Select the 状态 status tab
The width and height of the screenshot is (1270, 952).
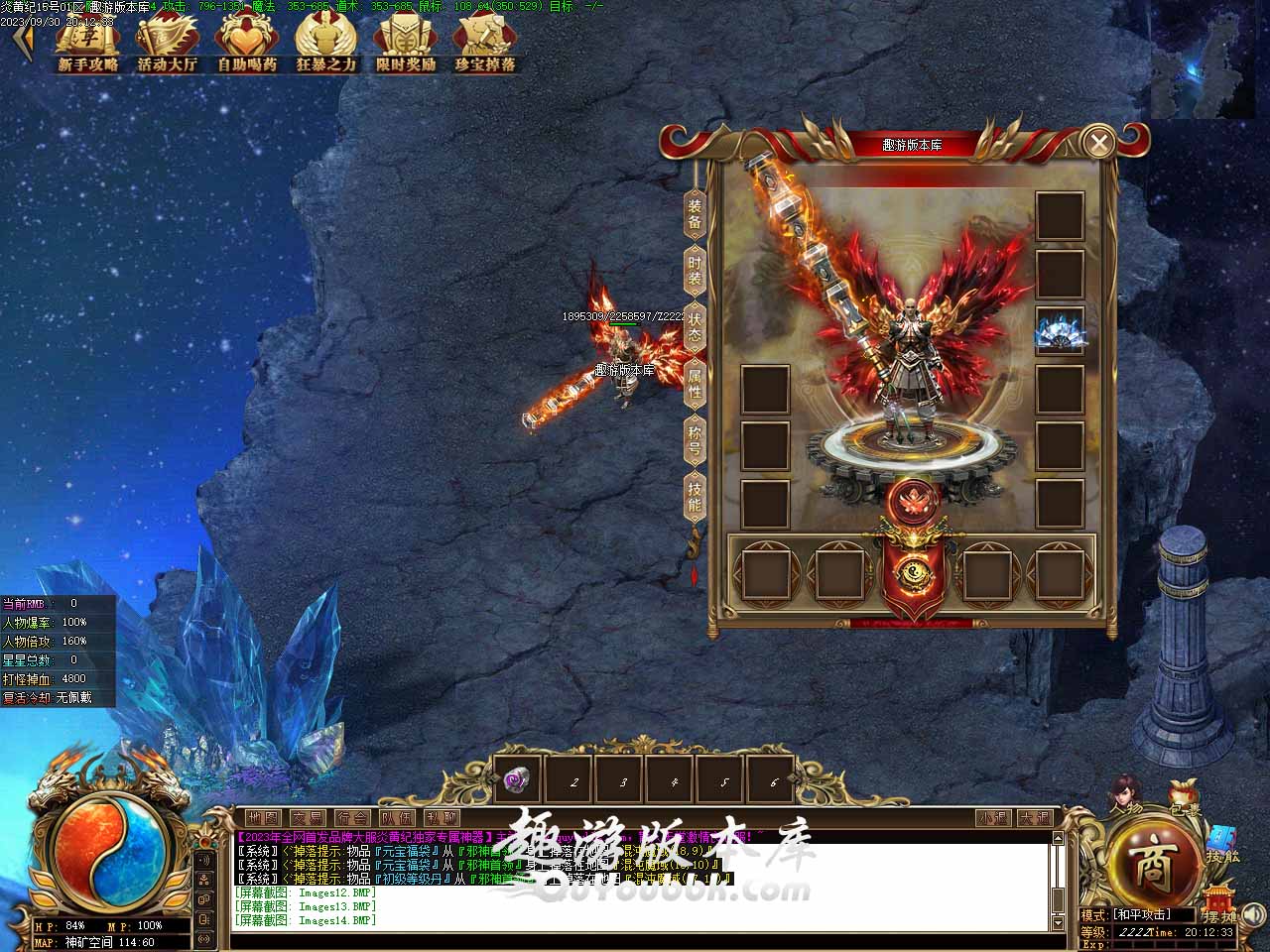695,328
